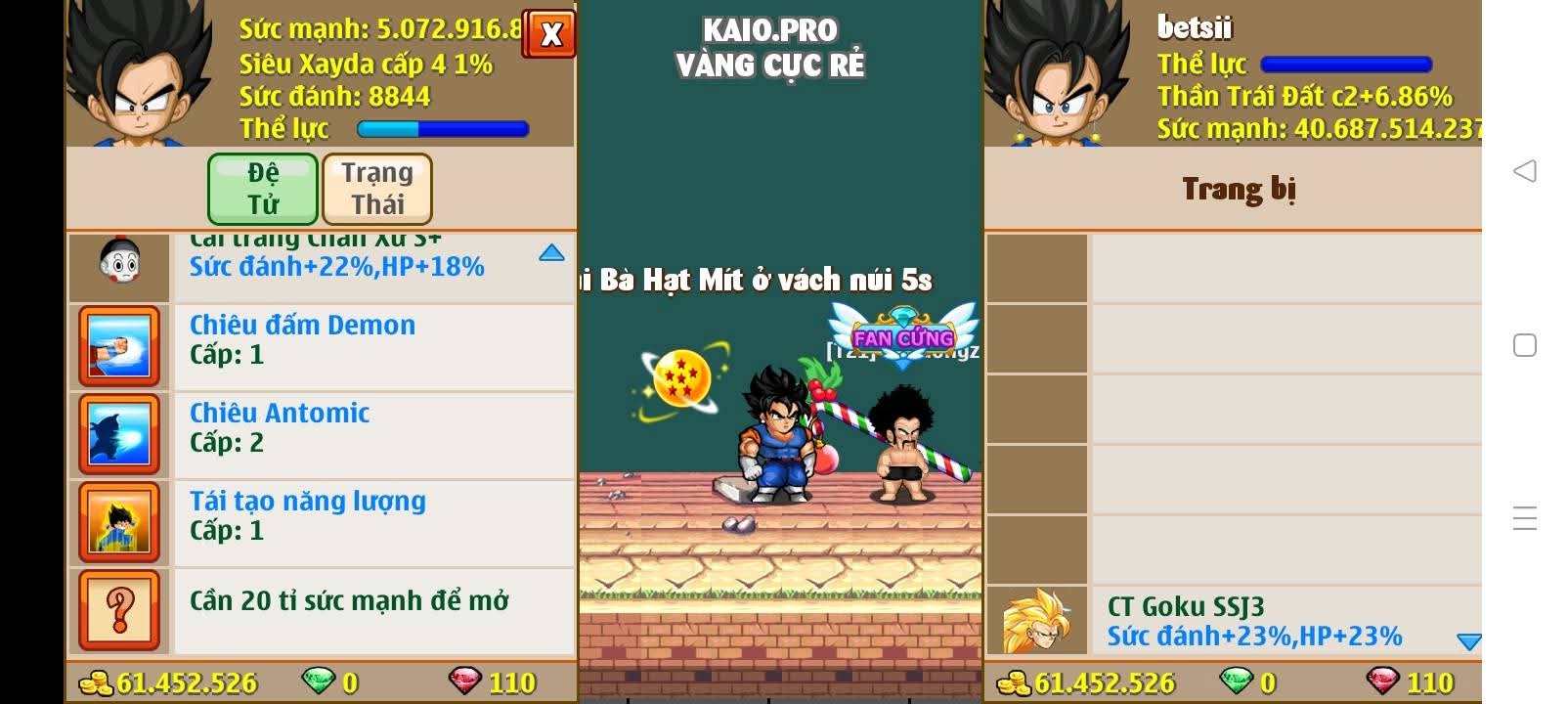Viewport: 1568px width, 704px height.
Task: Tap the Android home square button
Action: click(x=1524, y=345)
